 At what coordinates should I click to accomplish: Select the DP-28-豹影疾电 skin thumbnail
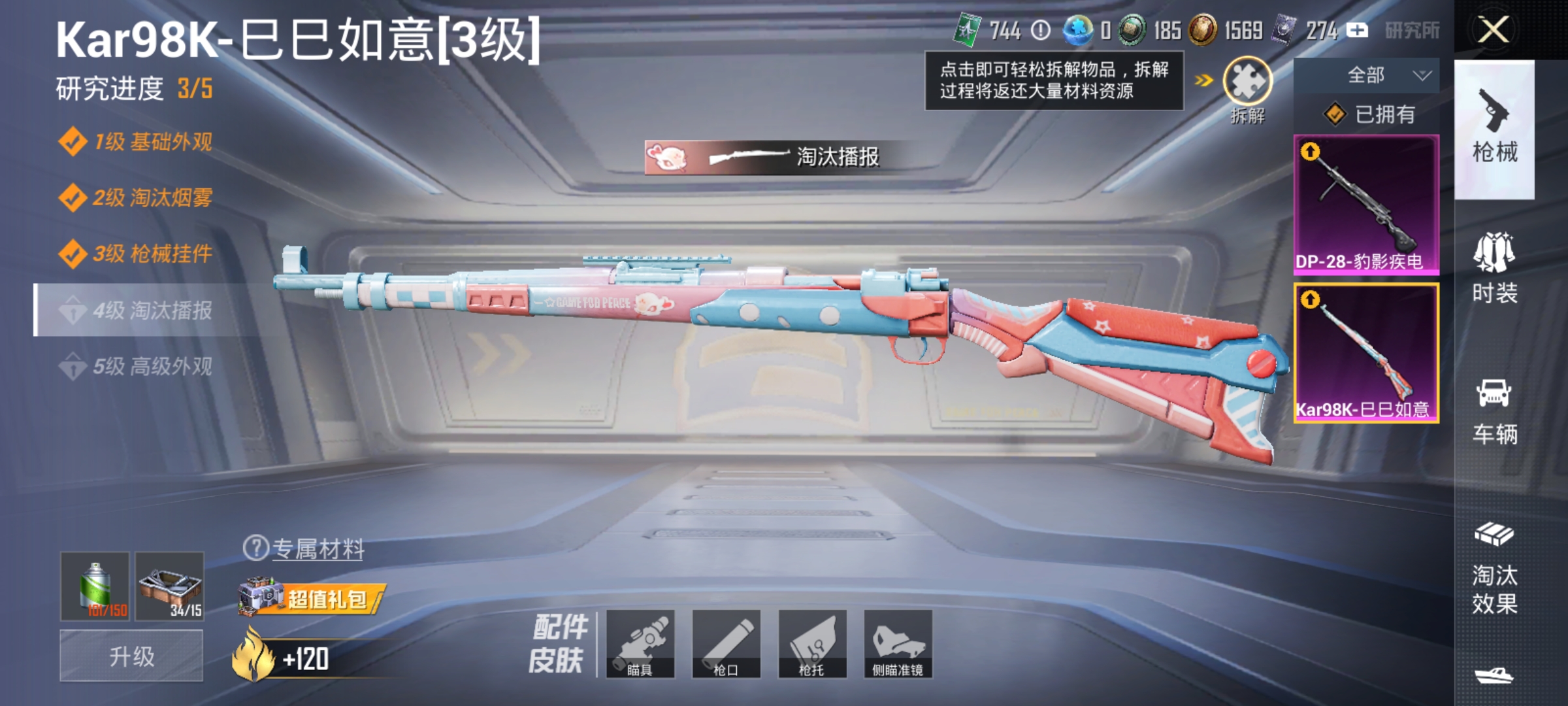(1366, 204)
